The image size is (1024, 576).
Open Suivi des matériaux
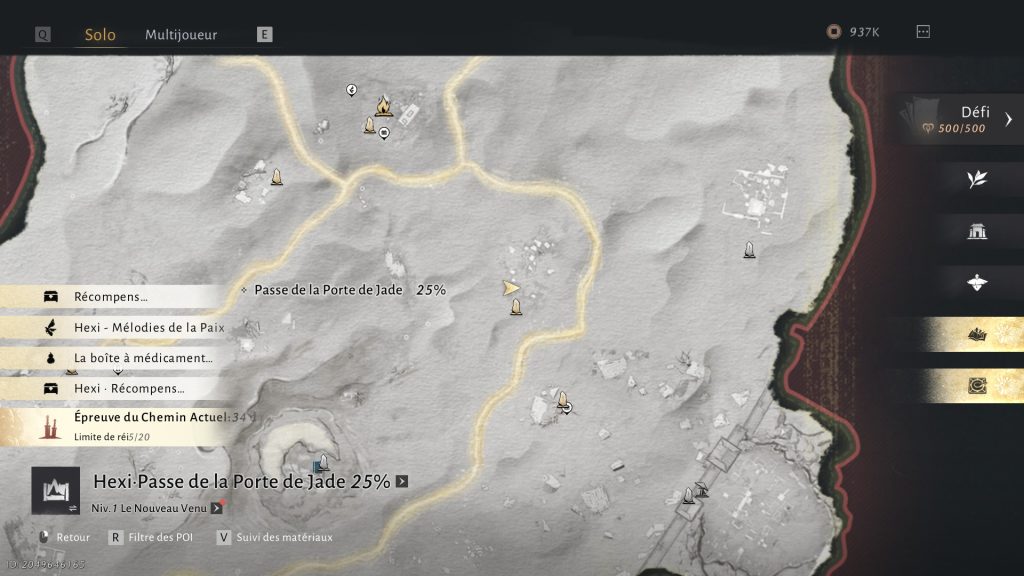(274, 537)
